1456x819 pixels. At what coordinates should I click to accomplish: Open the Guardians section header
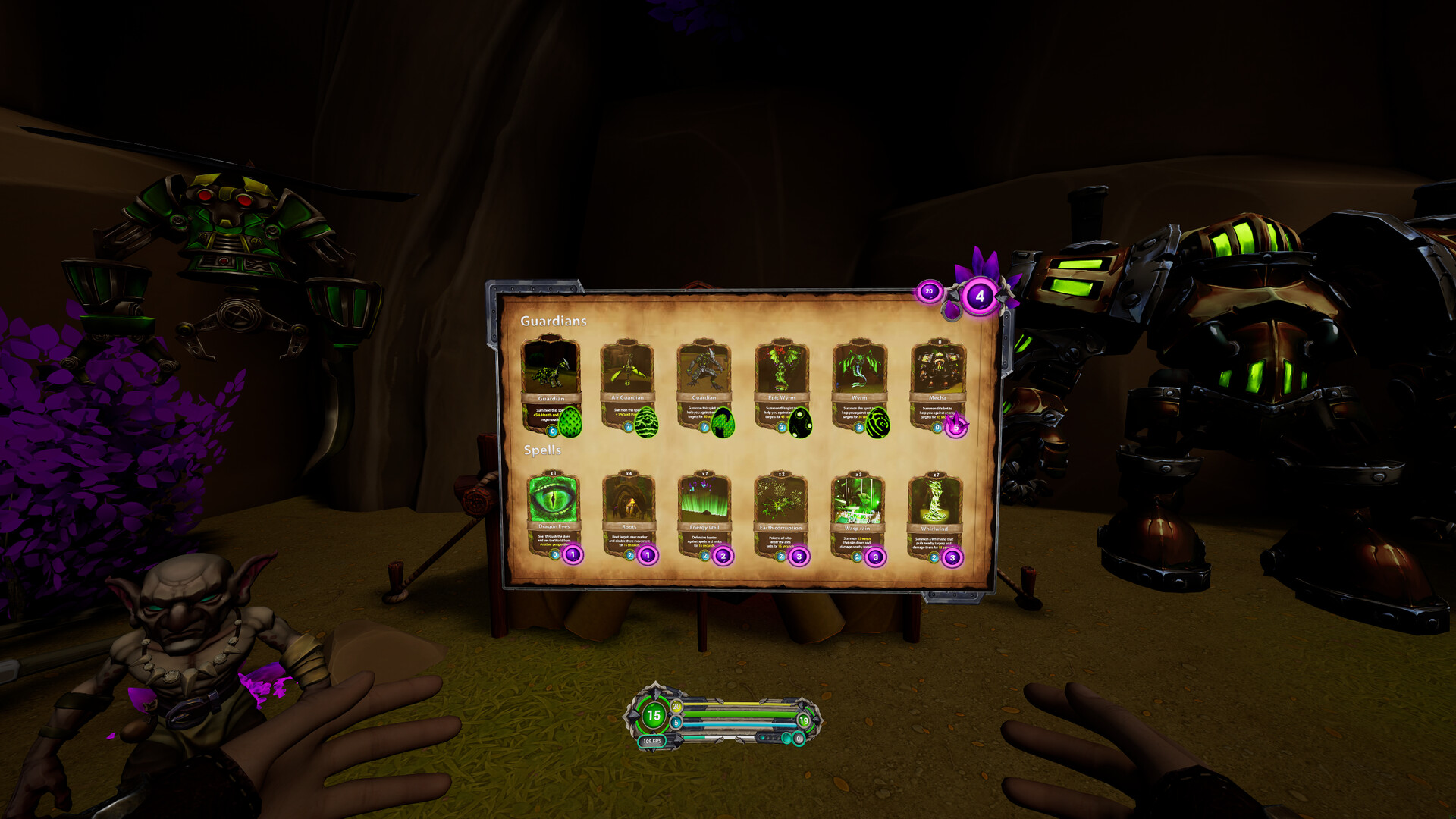[554, 320]
